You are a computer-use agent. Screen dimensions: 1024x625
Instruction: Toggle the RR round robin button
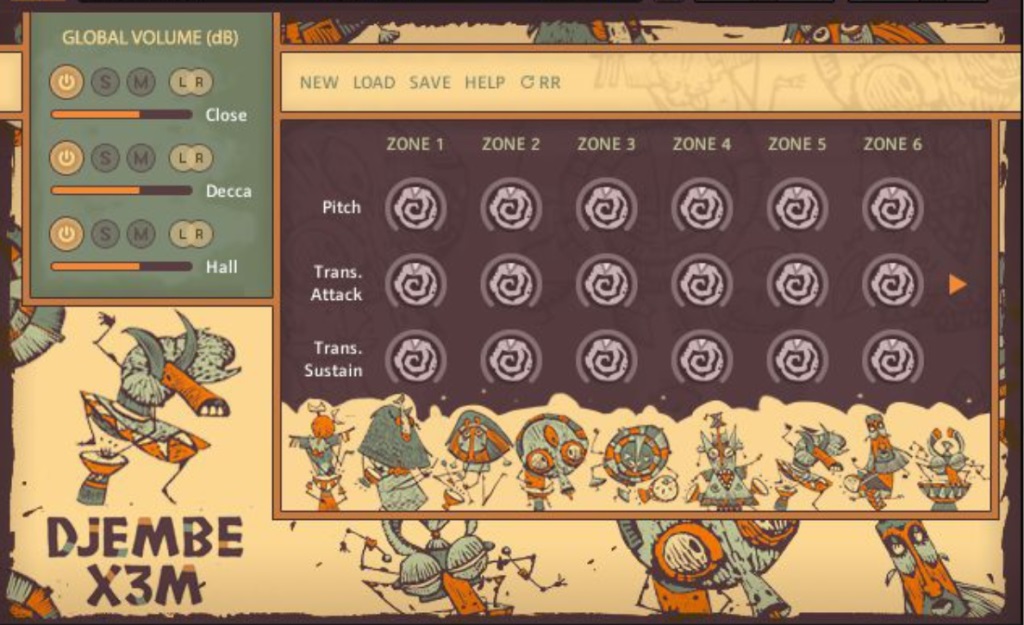(541, 83)
